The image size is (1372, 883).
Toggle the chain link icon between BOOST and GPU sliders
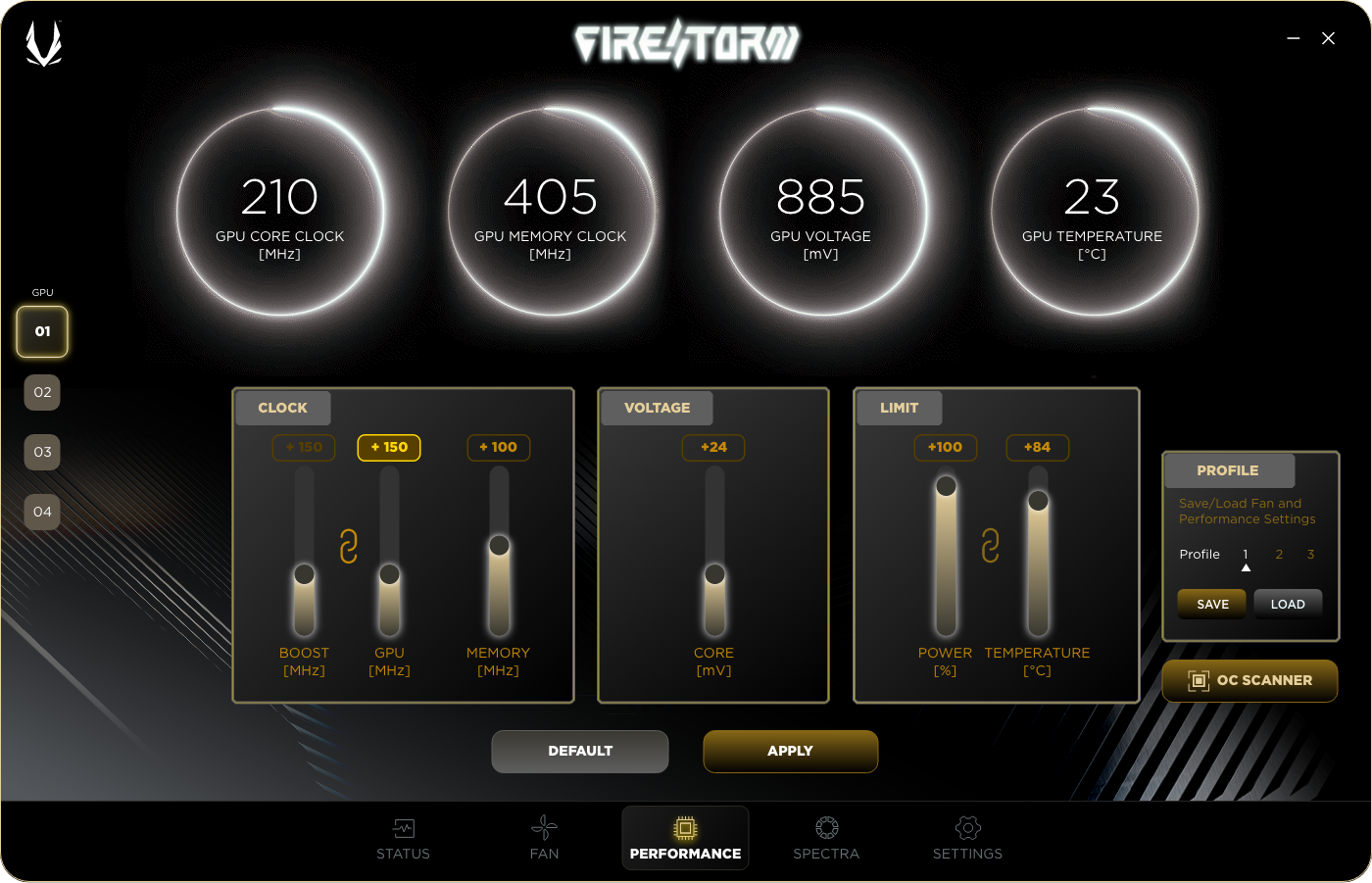tap(348, 545)
